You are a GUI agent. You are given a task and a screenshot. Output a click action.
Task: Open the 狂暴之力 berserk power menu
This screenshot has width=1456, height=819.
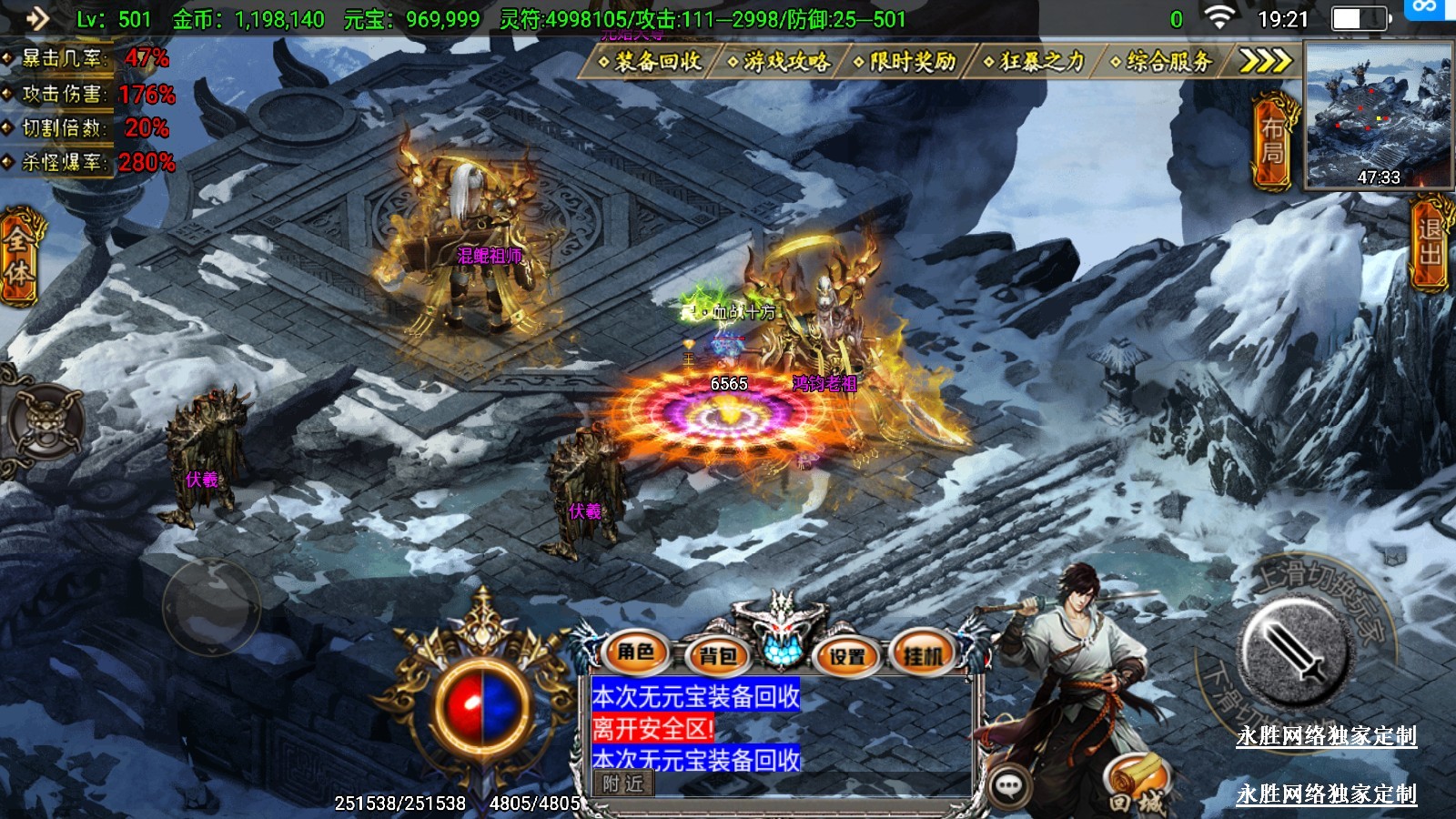(x=1036, y=61)
